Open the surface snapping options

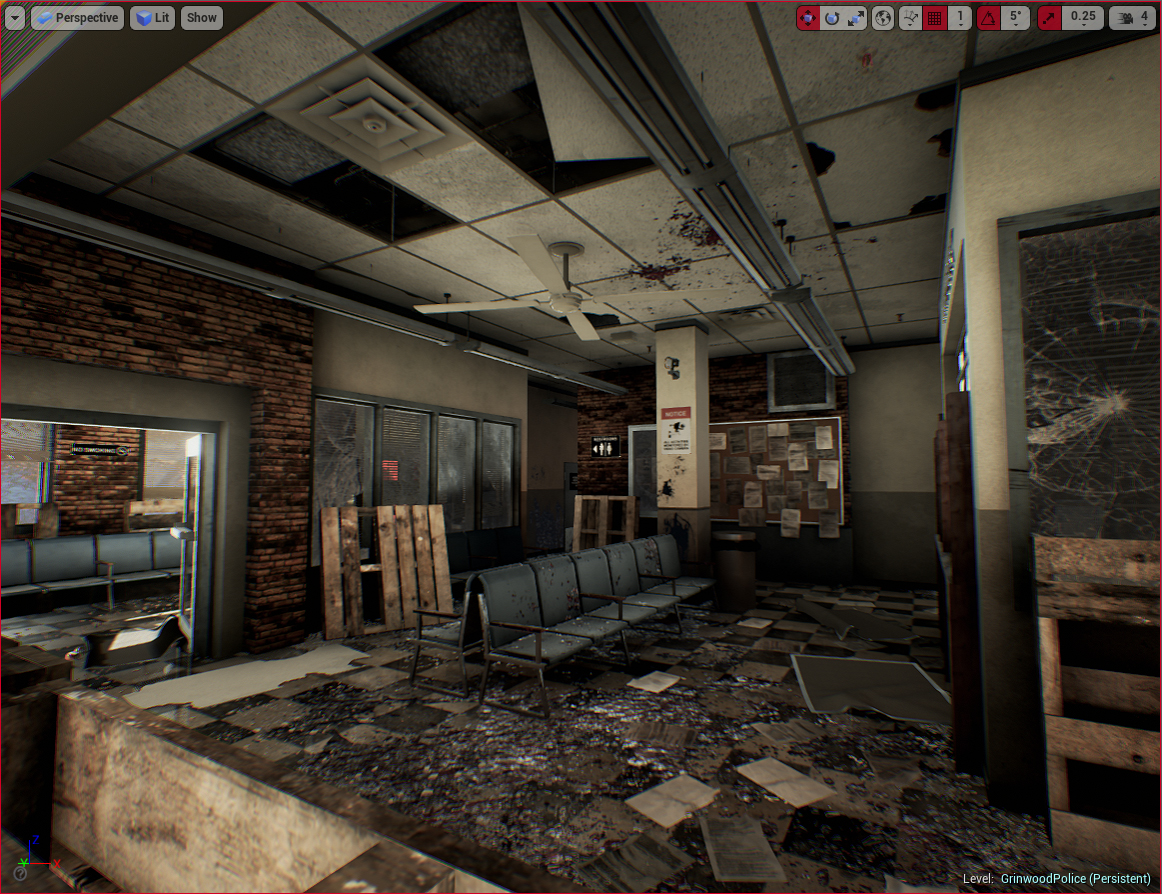coord(910,17)
